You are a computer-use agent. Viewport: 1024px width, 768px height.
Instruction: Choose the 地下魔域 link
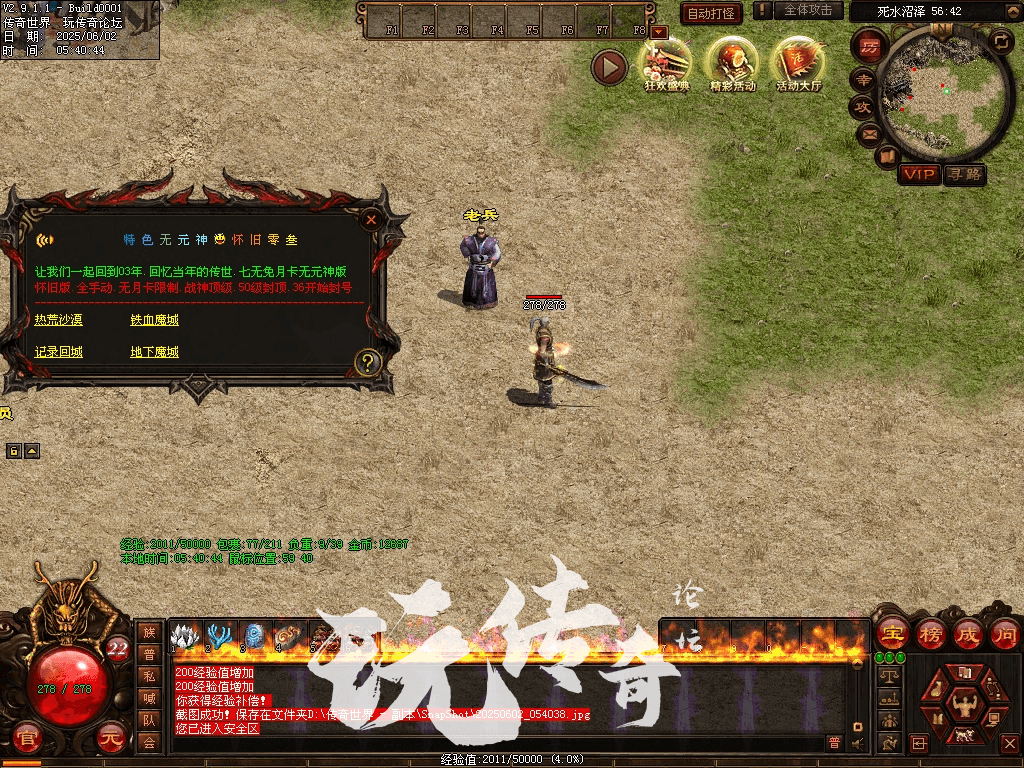(154, 352)
